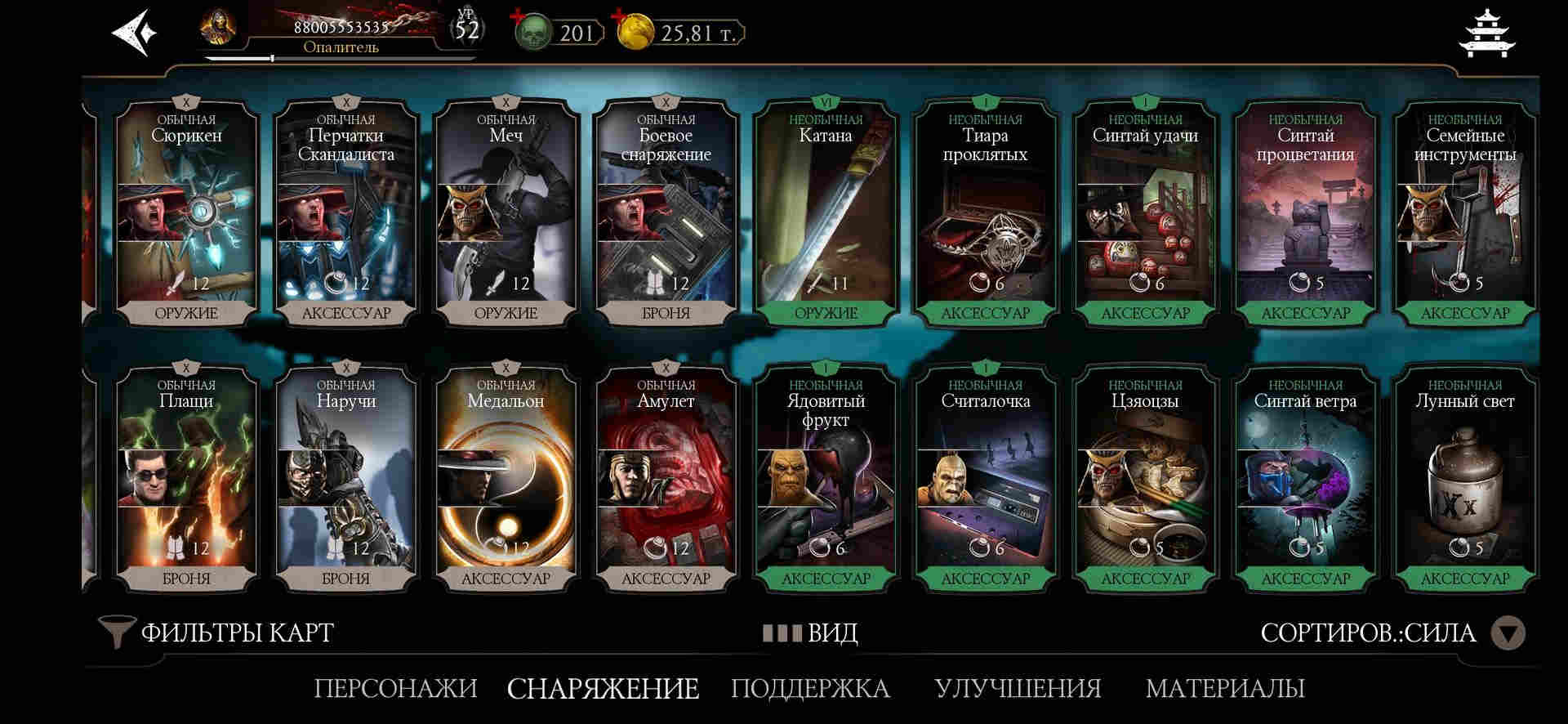Image resolution: width=1568 pixels, height=724 pixels.
Task: Select the Медальон accessory card
Action: (506, 478)
